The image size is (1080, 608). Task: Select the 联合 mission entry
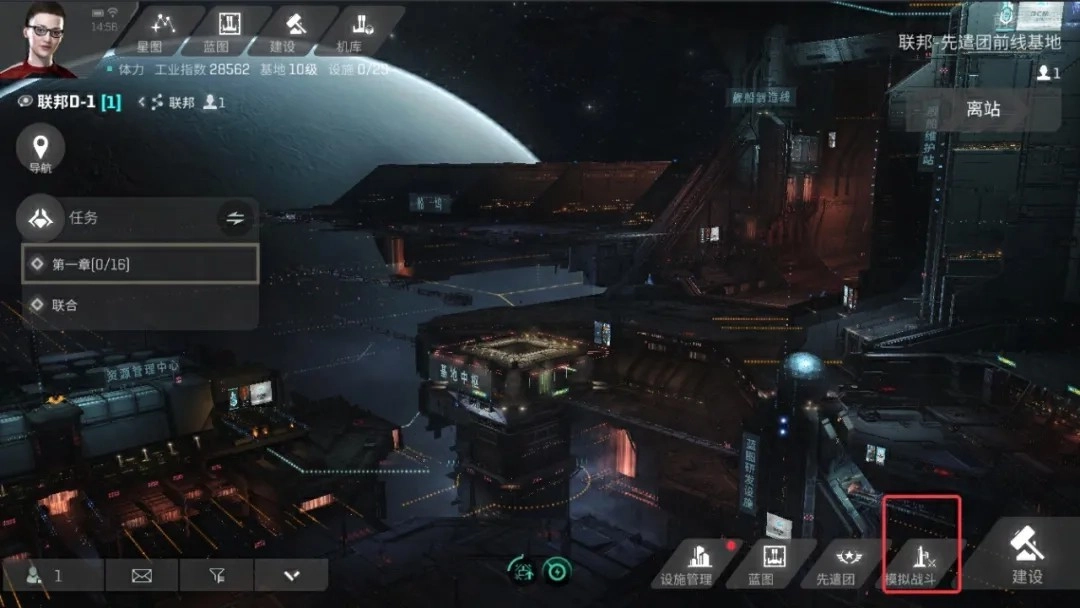140,305
